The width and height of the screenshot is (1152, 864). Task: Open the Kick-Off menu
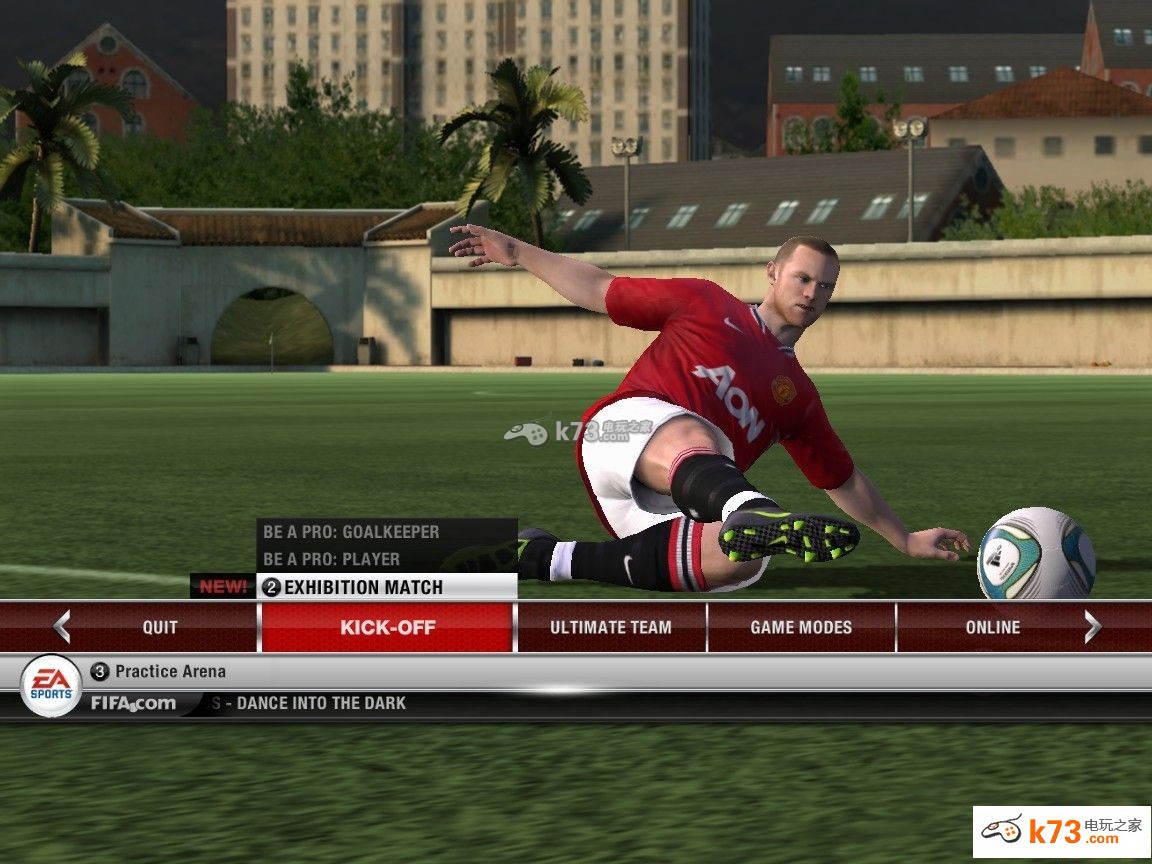386,627
